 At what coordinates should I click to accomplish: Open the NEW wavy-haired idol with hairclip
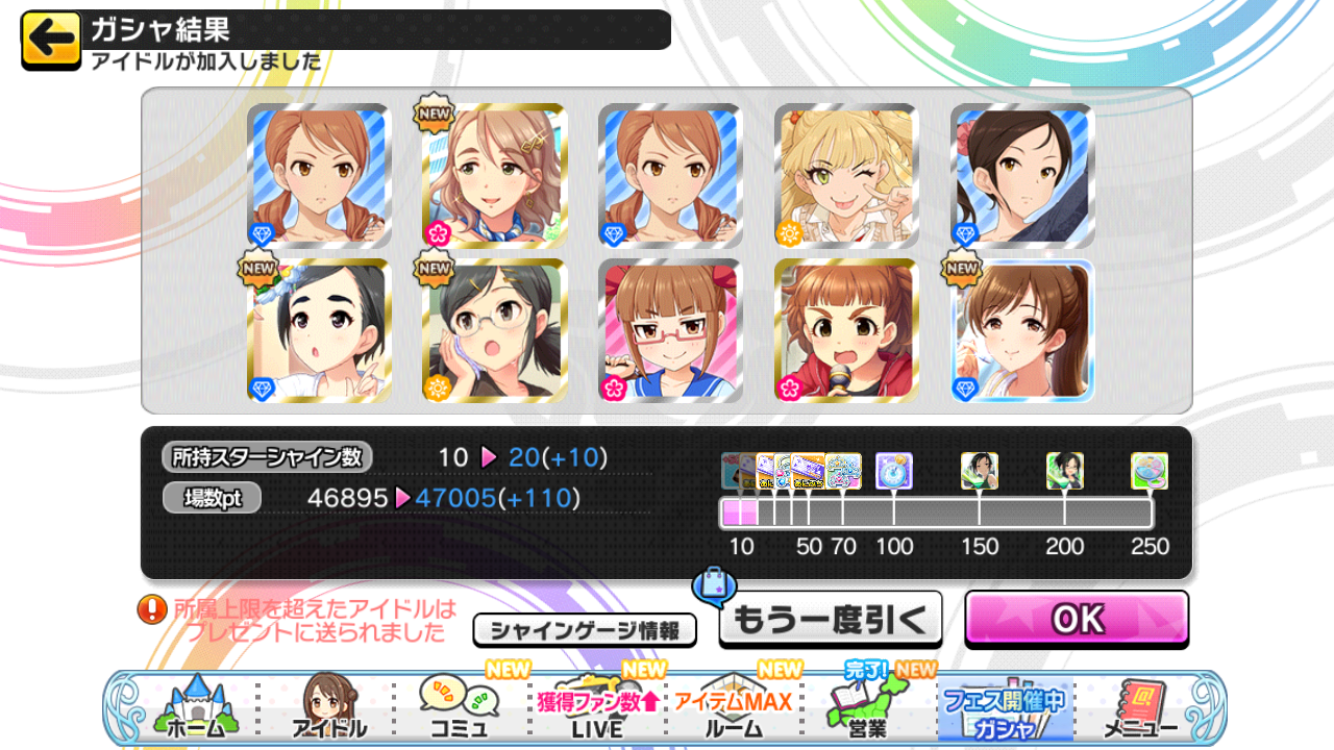point(494,176)
